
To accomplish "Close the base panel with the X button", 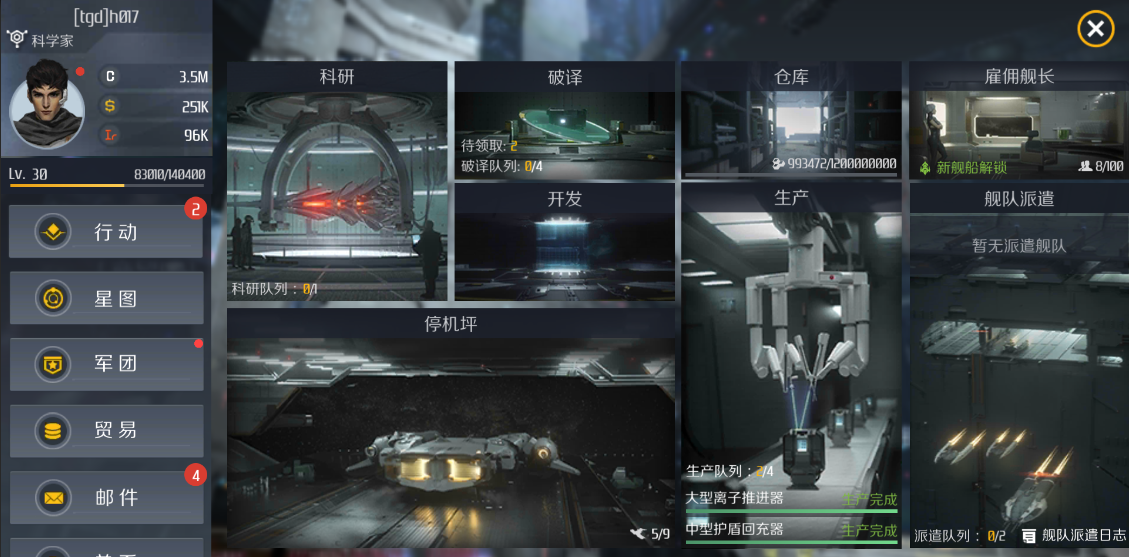I will point(1095,29).
